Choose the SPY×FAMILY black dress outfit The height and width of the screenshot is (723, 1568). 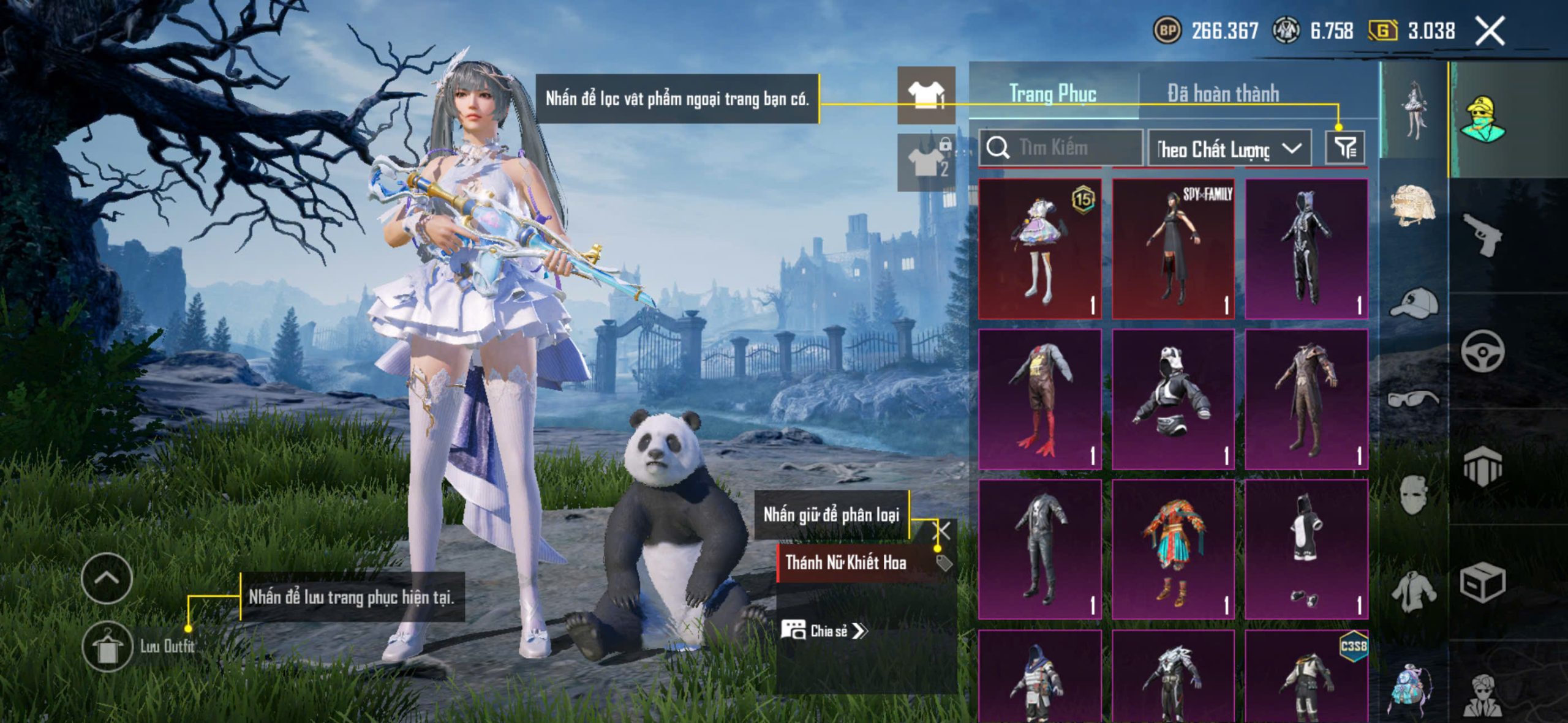pos(1173,249)
